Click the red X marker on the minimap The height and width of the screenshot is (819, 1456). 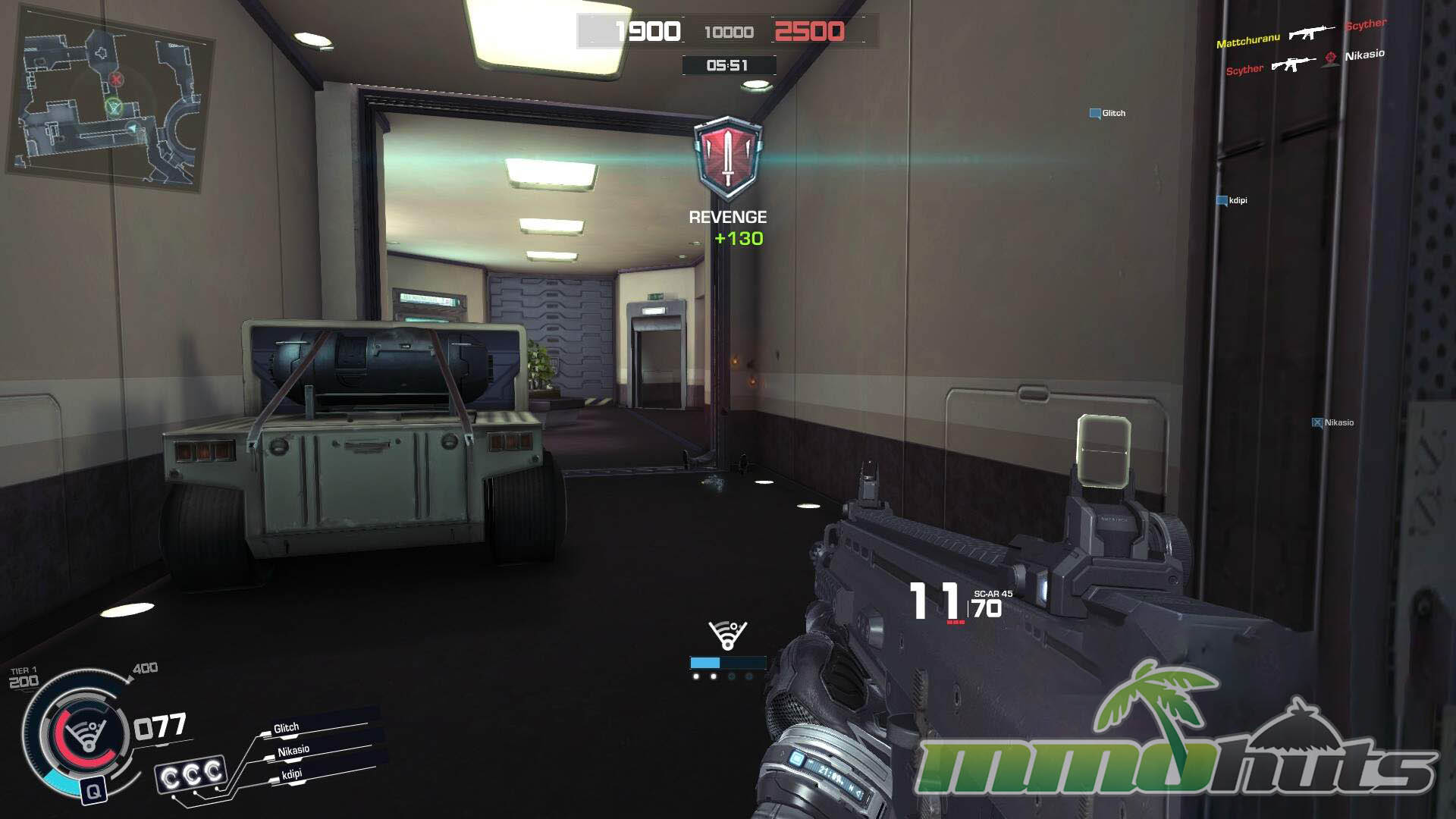116,79
